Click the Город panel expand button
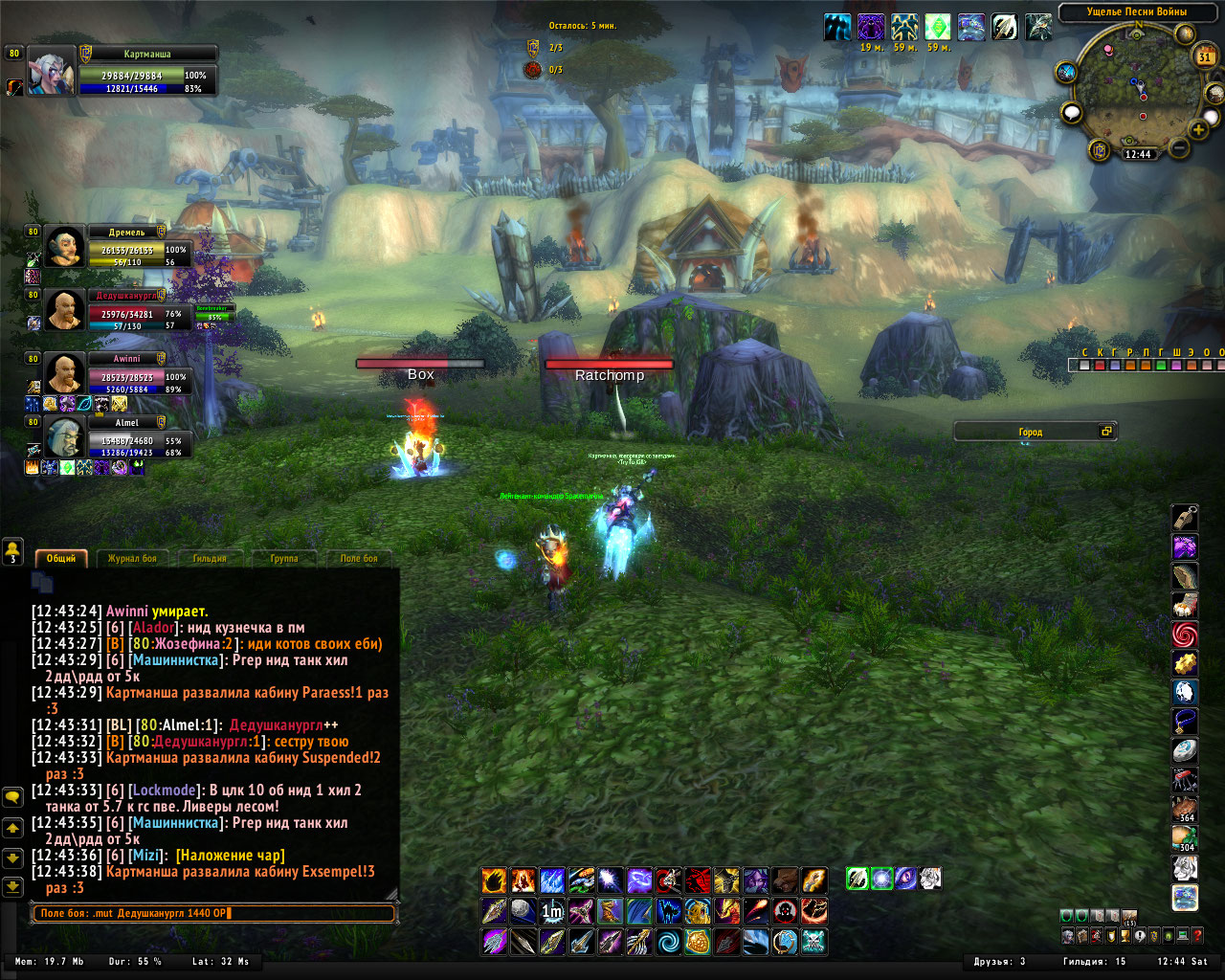The width and height of the screenshot is (1225, 980). click(1106, 432)
